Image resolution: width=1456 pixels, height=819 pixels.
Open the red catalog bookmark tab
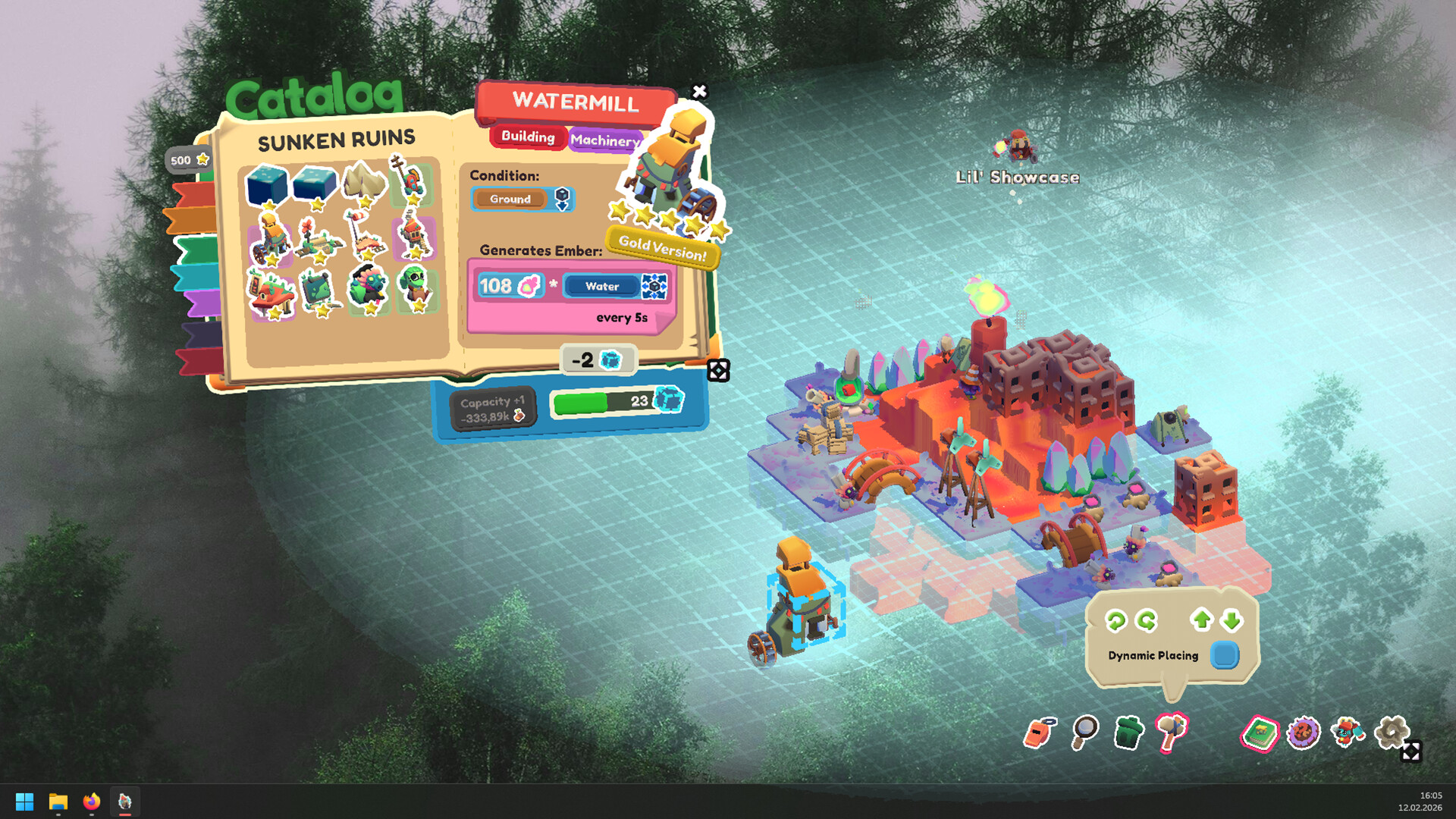coord(193,195)
